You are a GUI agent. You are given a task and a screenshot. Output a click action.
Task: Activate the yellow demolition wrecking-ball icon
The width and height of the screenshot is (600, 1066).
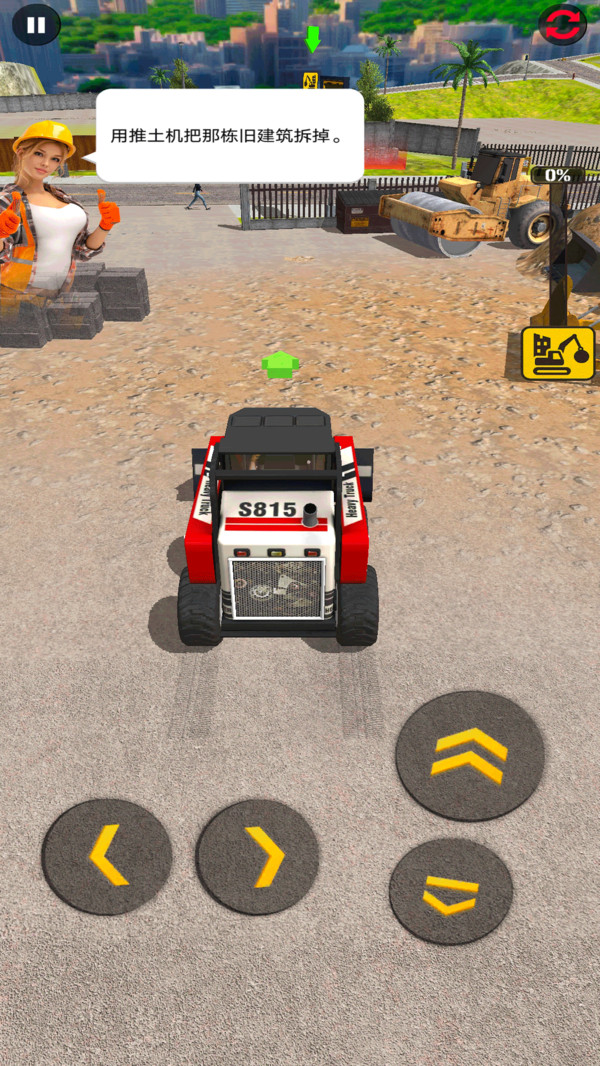click(x=558, y=354)
